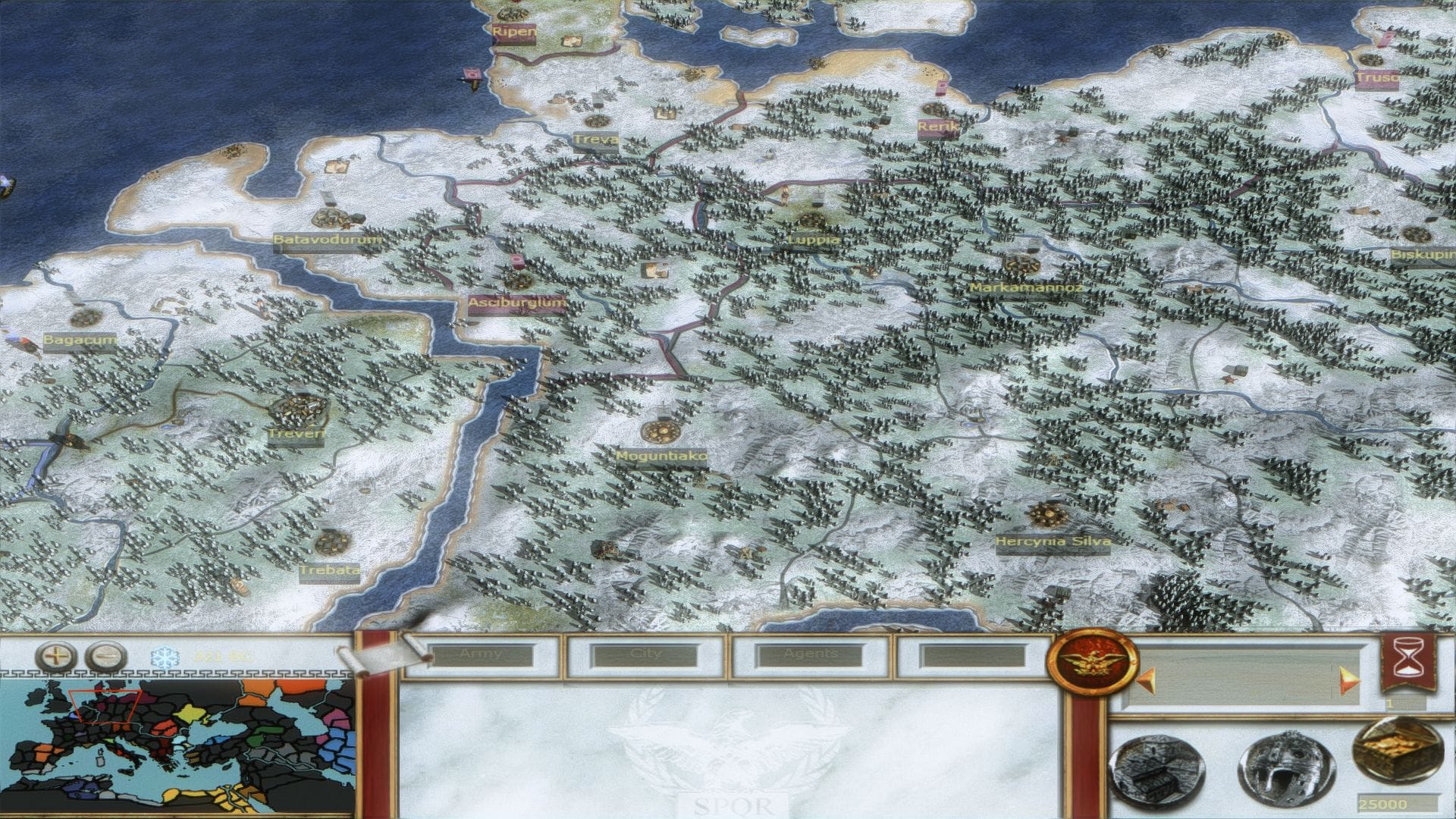Switch to the Agents tab
This screenshot has height=819, width=1456.
pos(811,655)
